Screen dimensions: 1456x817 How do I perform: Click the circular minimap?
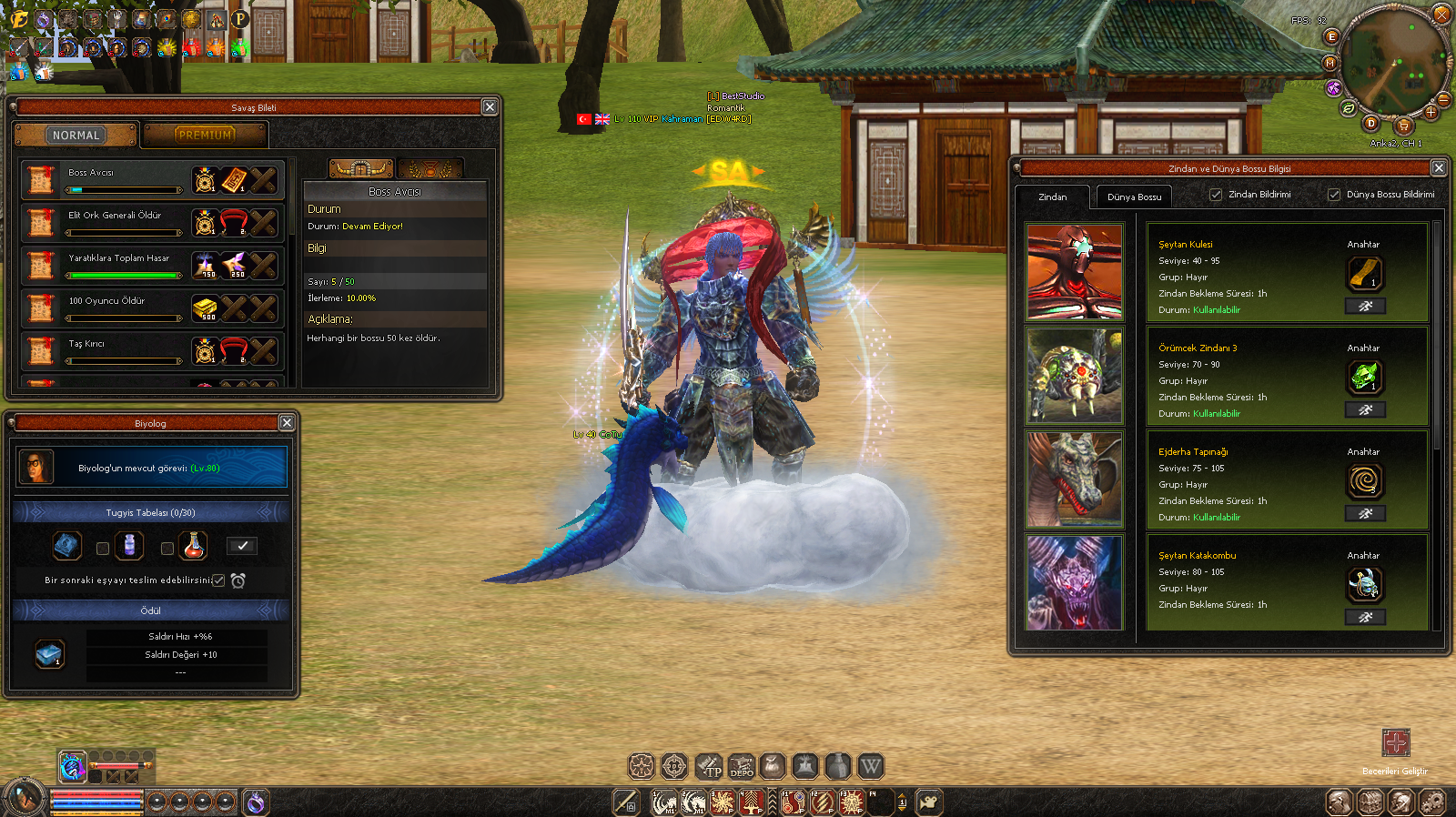pos(1392,64)
